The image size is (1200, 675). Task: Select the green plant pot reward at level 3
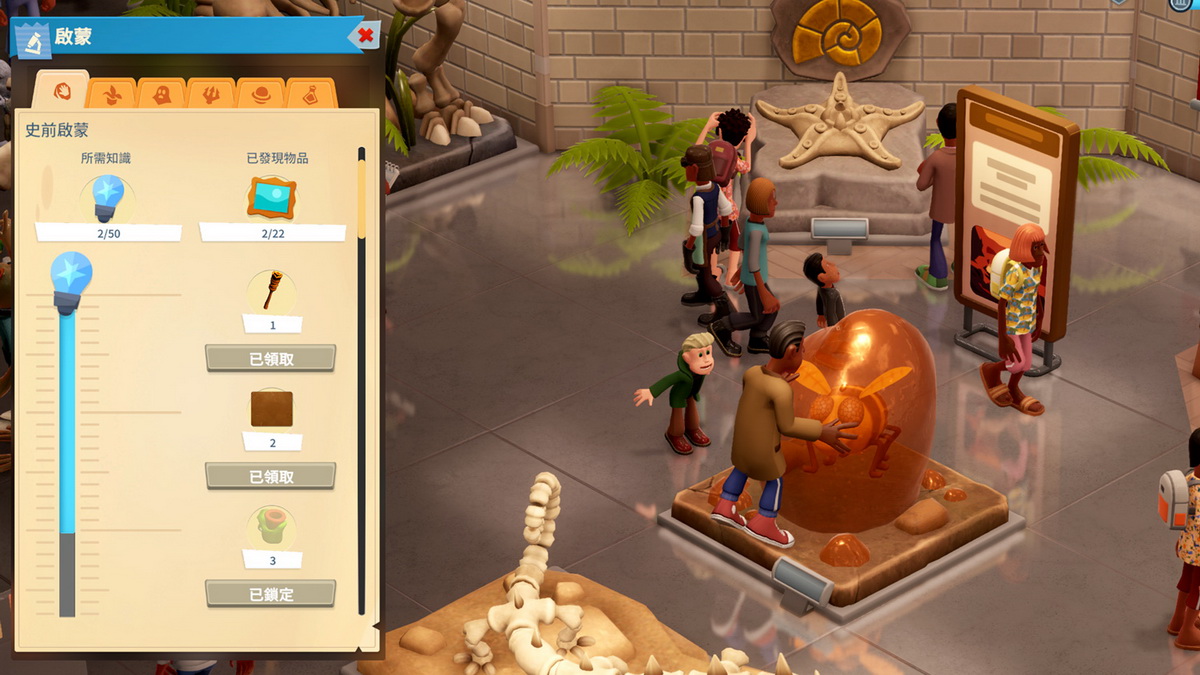tap(271, 526)
